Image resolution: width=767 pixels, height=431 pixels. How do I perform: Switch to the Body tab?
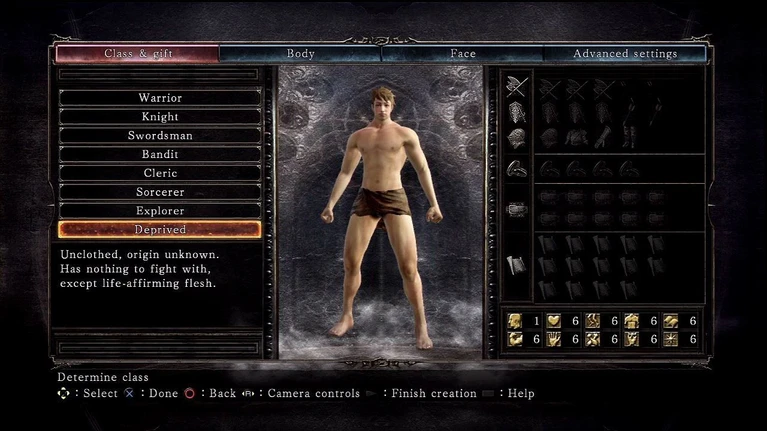pyautogui.click(x=300, y=54)
